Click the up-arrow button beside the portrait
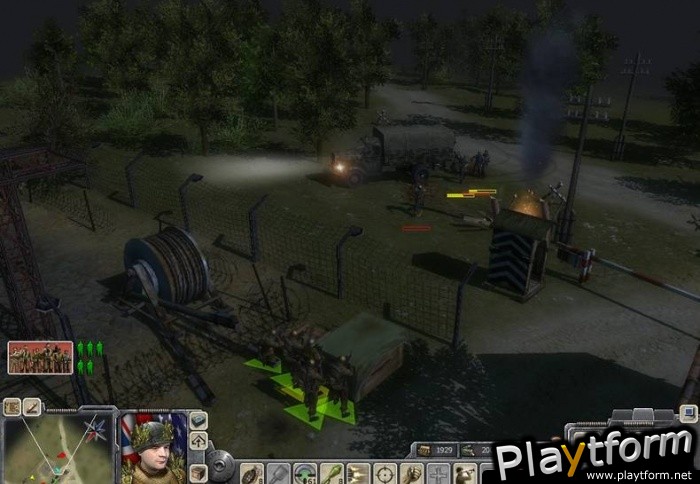Image resolution: width=700 pixels, height=484 pixels. tap(198, 441)
